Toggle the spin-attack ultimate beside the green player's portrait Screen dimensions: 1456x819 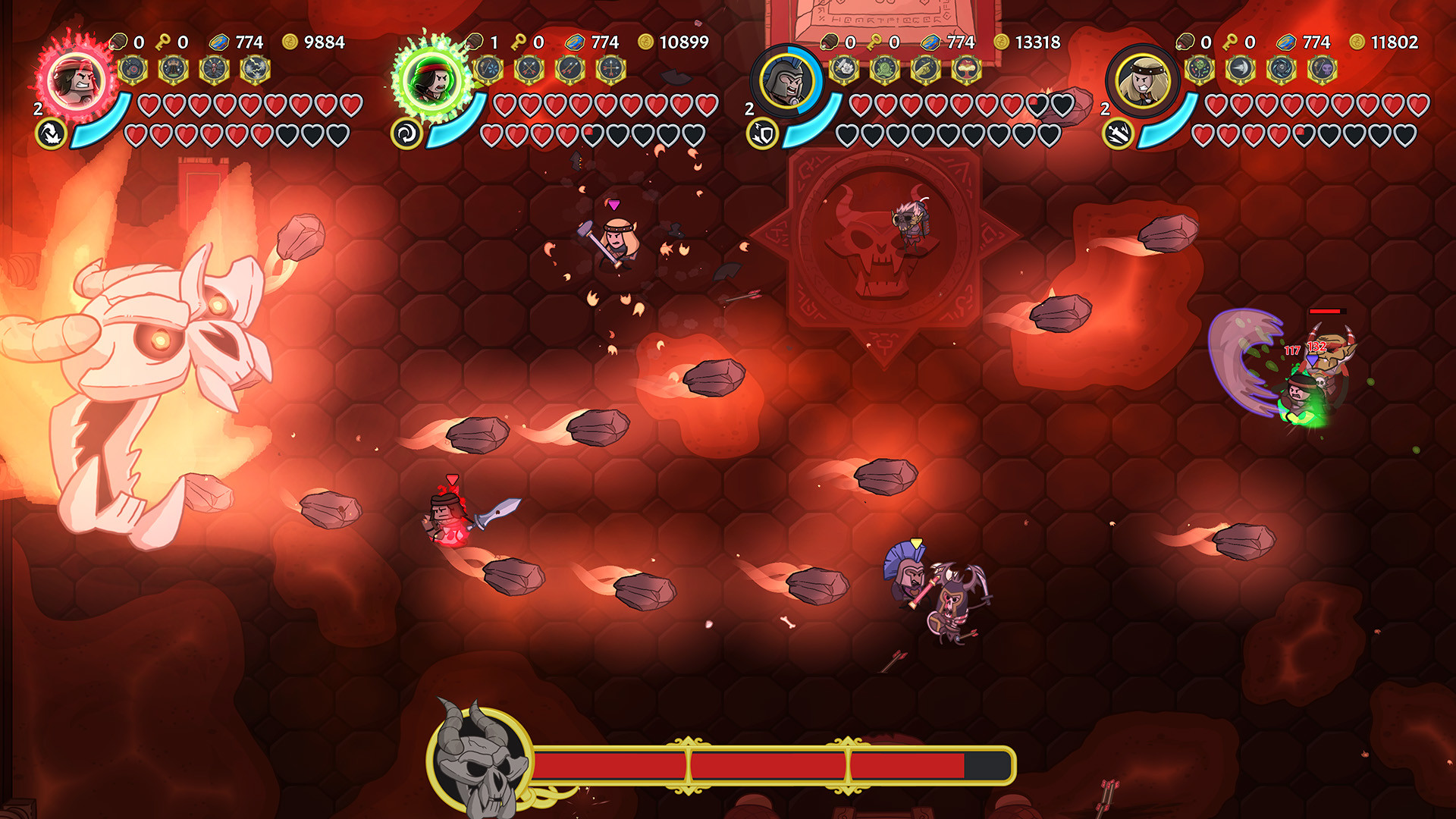(406, 133)
